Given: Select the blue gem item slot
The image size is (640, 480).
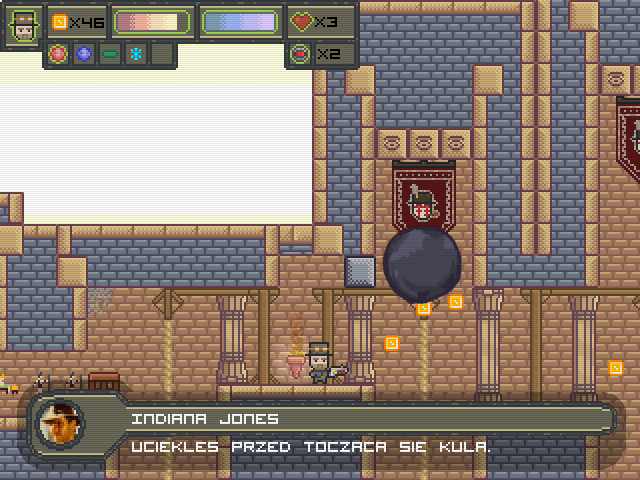Looking at the screenshot, I should pyautogui.click(x=84, y=54).
